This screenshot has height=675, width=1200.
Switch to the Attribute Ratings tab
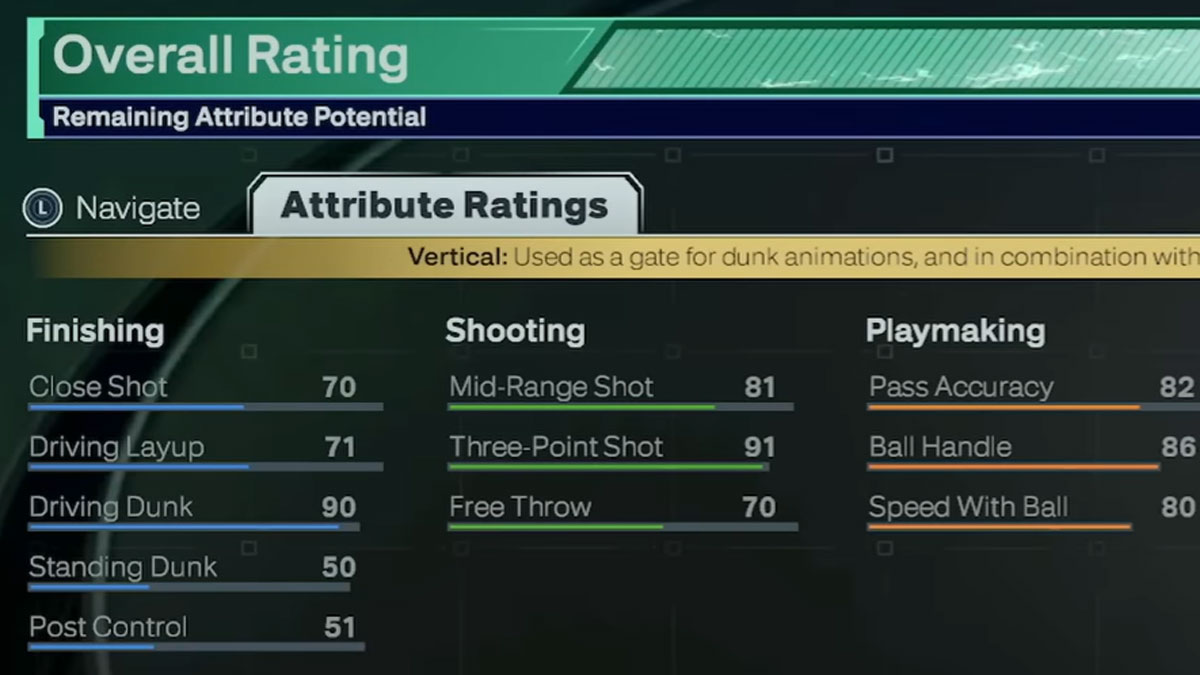(x=444, y=206)
